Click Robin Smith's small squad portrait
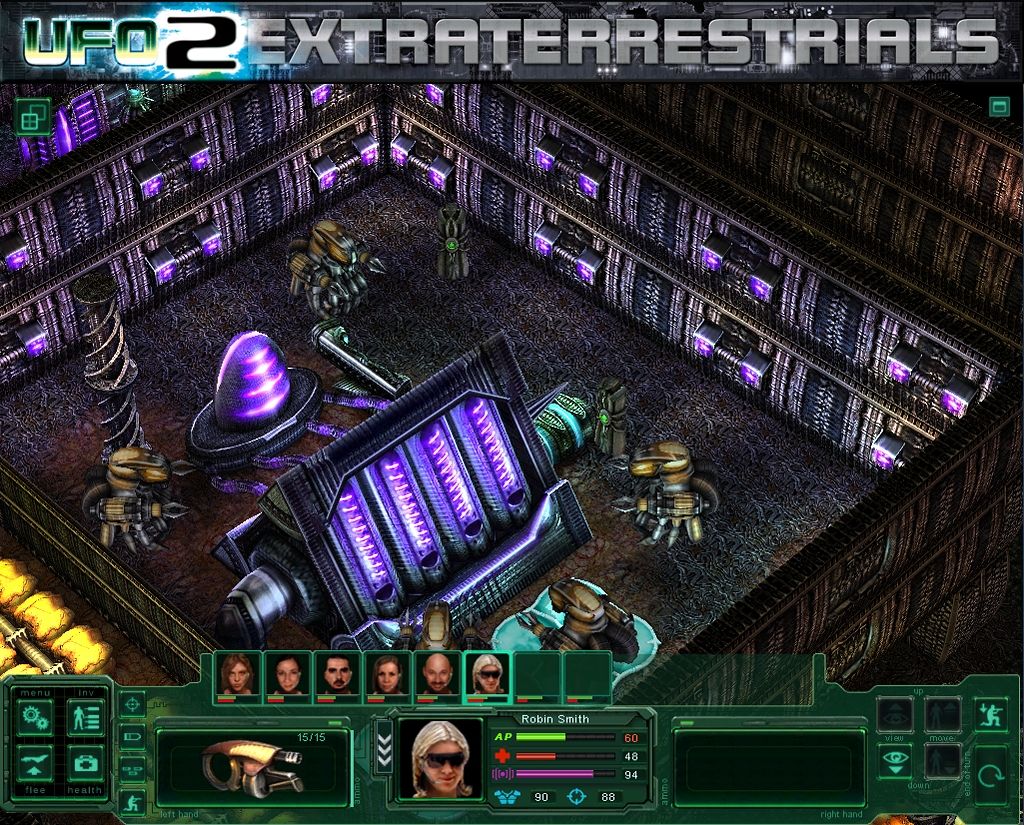This screenshot has width=1024, height=825. 488,675
